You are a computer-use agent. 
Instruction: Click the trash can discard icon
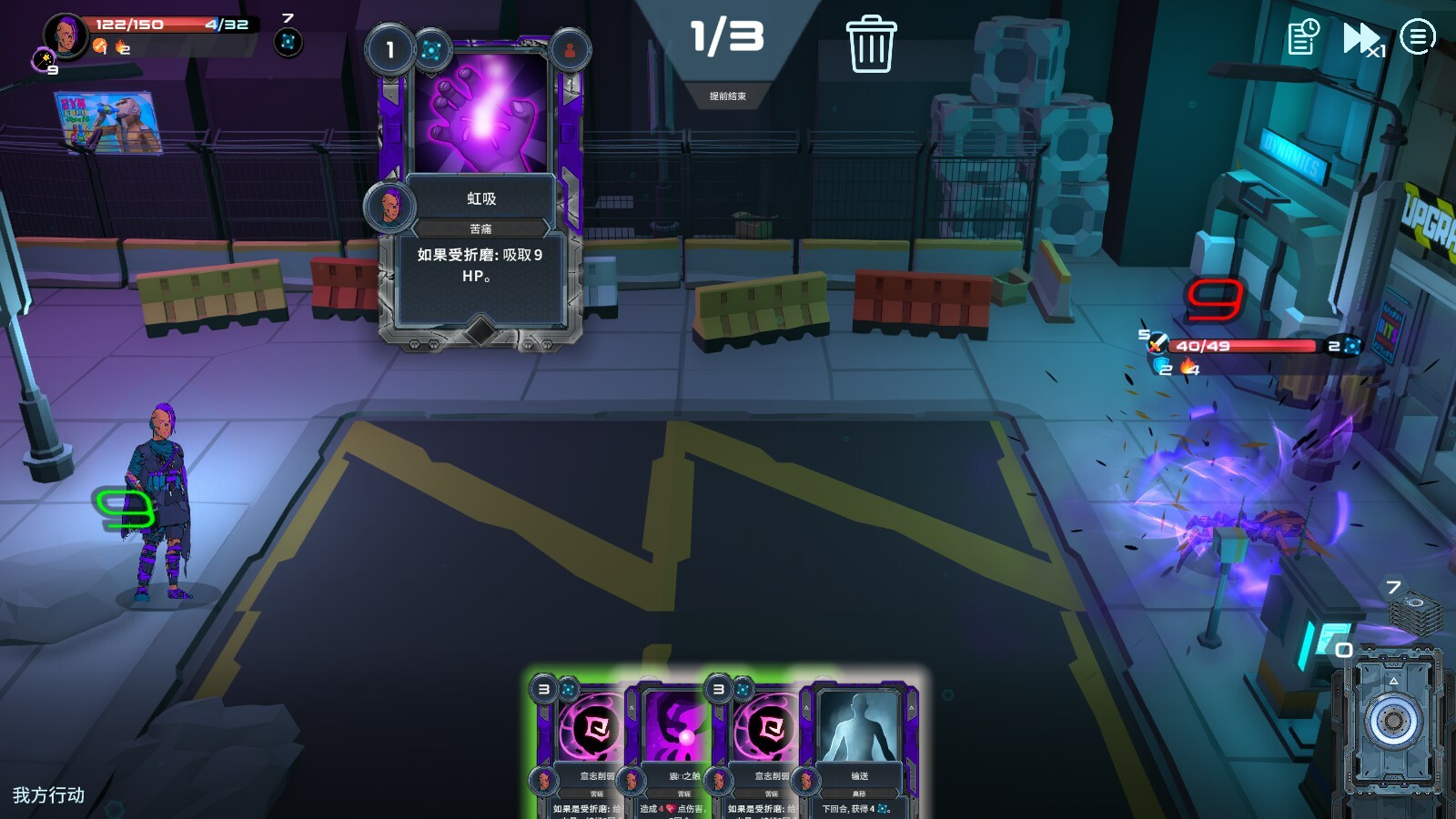pyautogui.click(x=871, y=44)
